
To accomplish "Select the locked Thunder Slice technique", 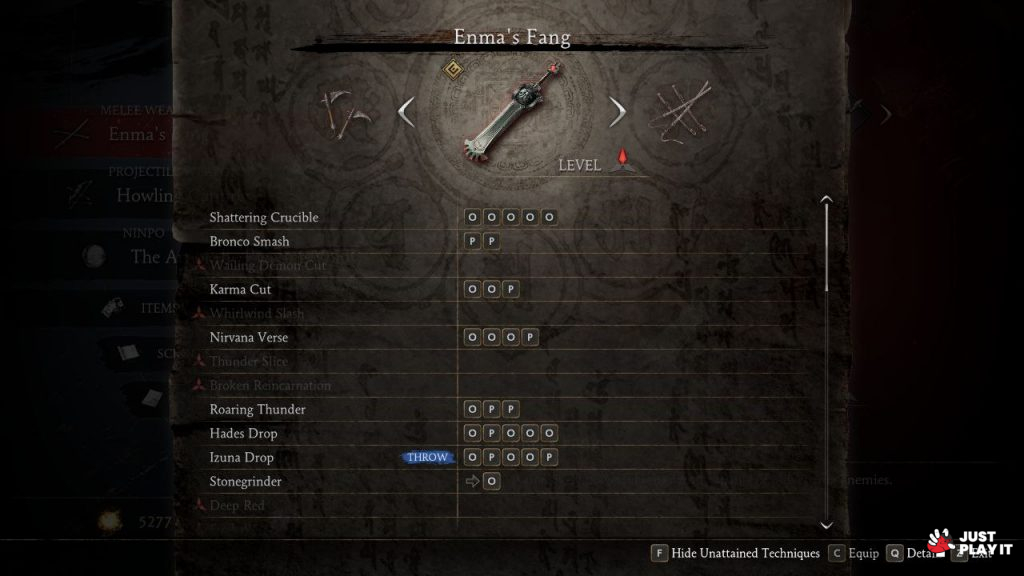I will pos(249,361).
